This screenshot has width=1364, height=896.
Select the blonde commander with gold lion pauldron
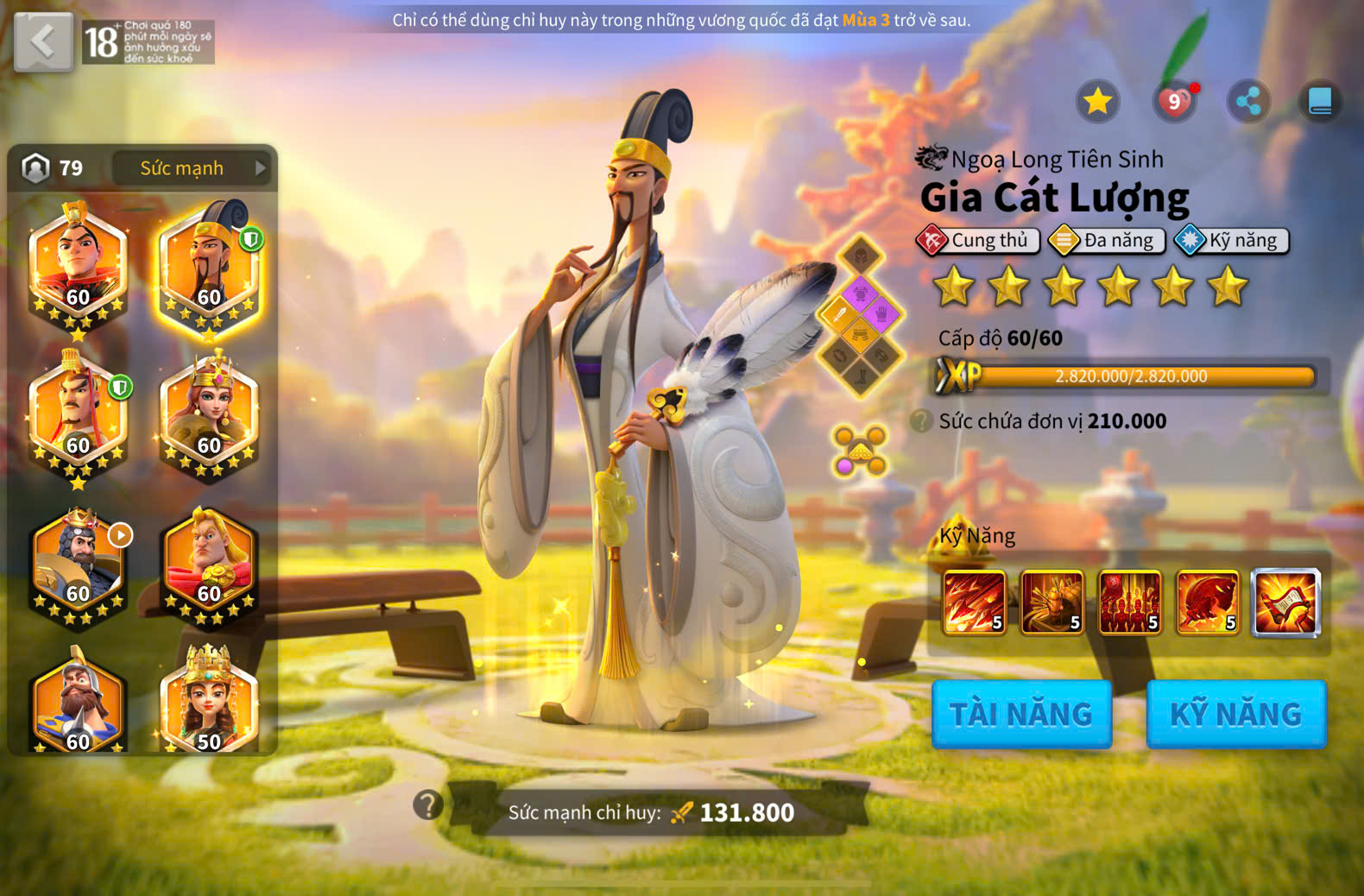[x=209, y=561]
